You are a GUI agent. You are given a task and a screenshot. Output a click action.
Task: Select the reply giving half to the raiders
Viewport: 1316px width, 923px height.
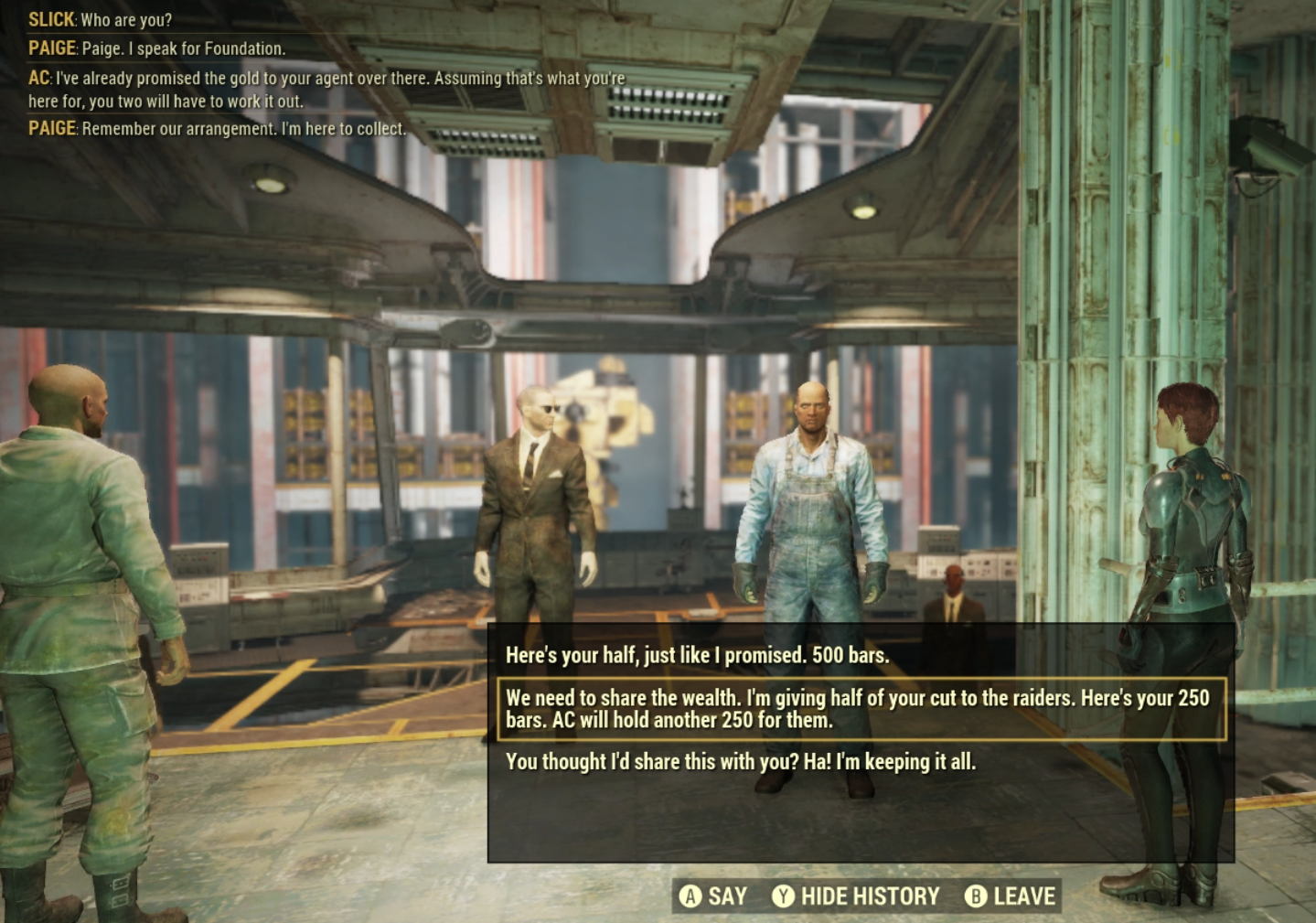point(858,709)
